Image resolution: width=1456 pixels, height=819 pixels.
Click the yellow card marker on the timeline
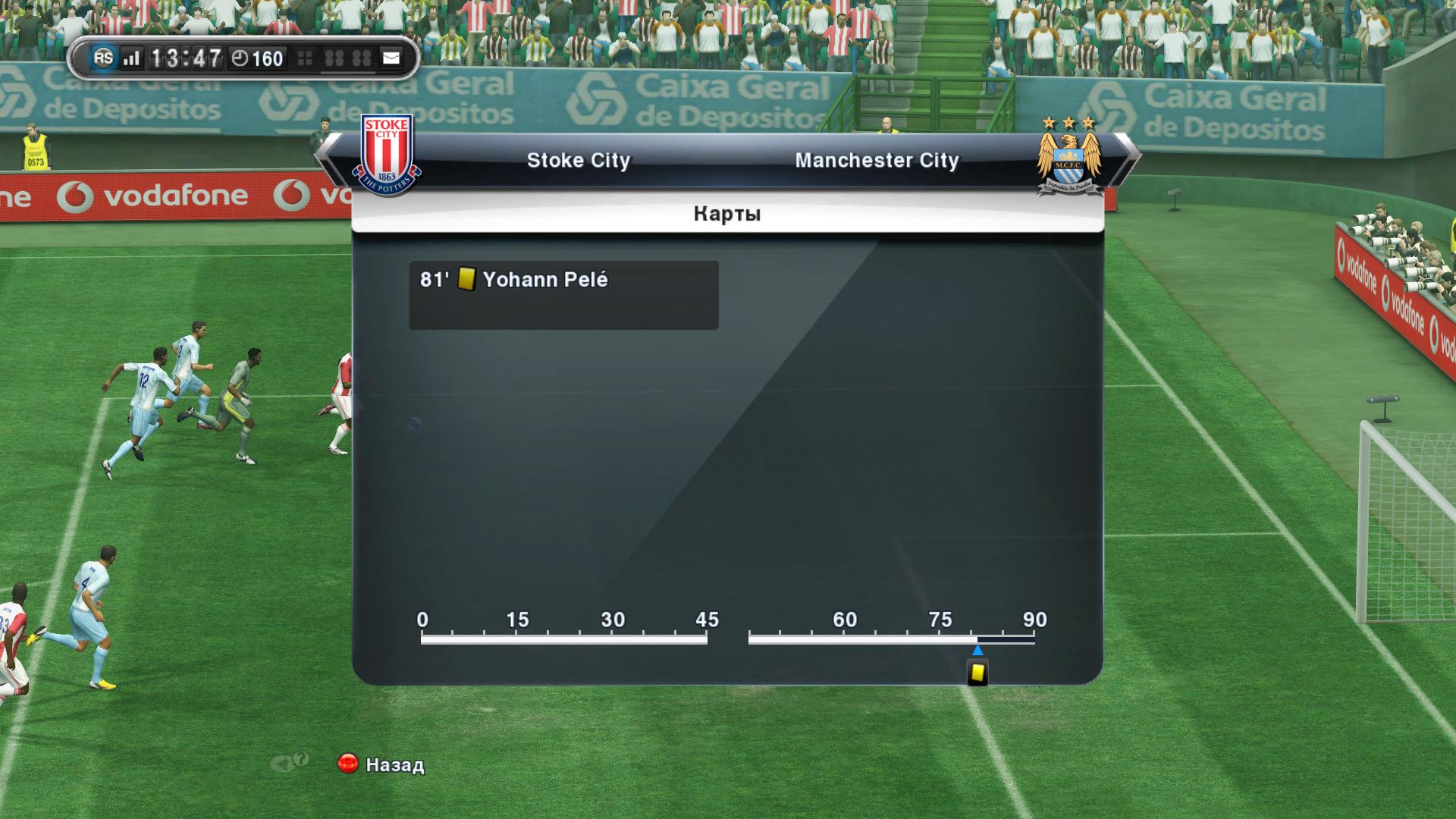[x=977, y=673]
